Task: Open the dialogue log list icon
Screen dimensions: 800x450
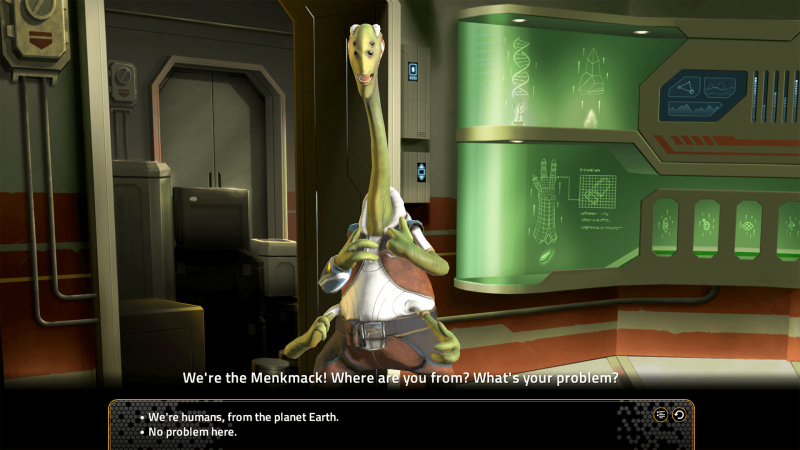Action: [x=661, y=414]
